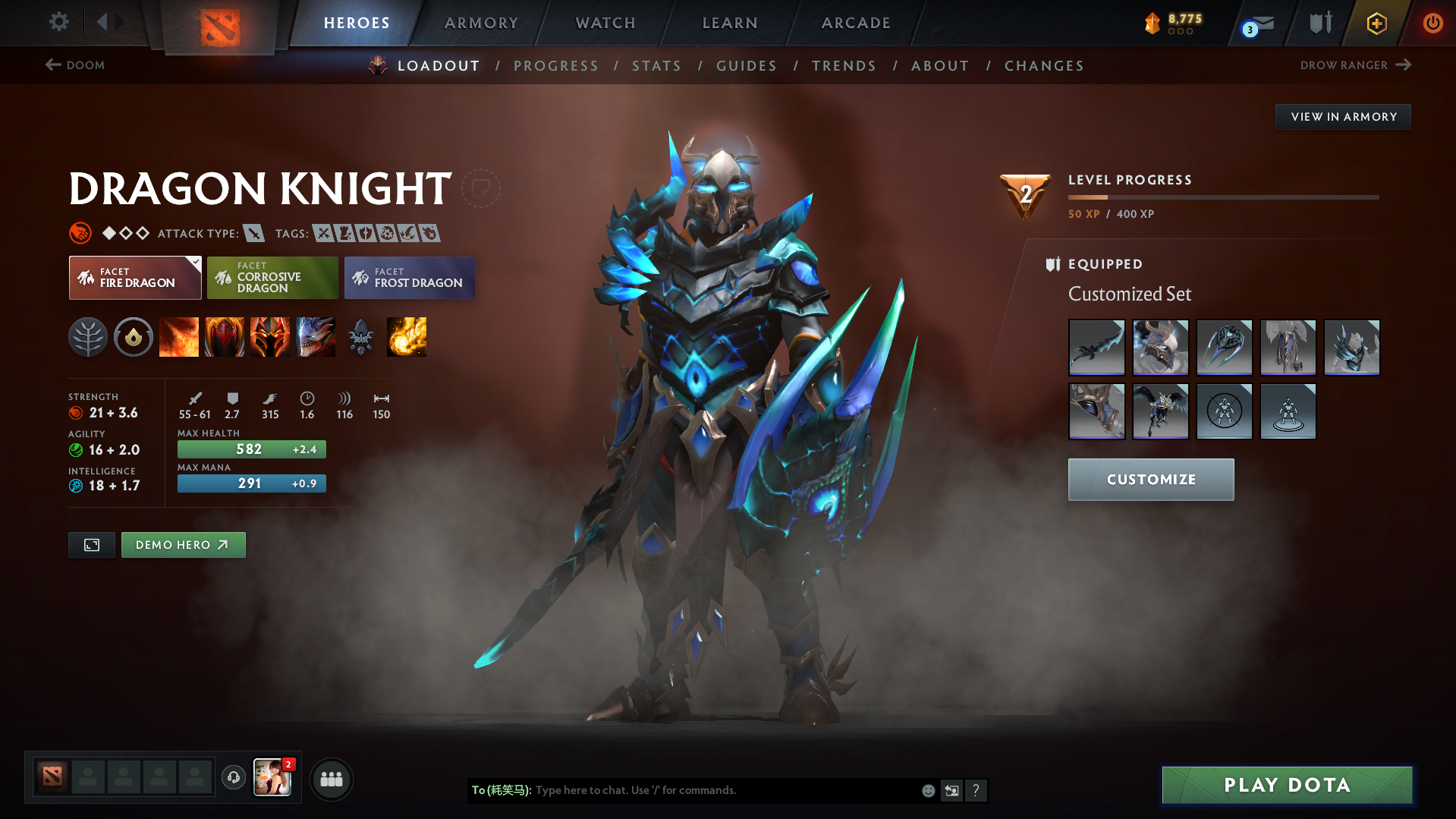View the Elder Dragon Form ability icon

coord(316,337)
